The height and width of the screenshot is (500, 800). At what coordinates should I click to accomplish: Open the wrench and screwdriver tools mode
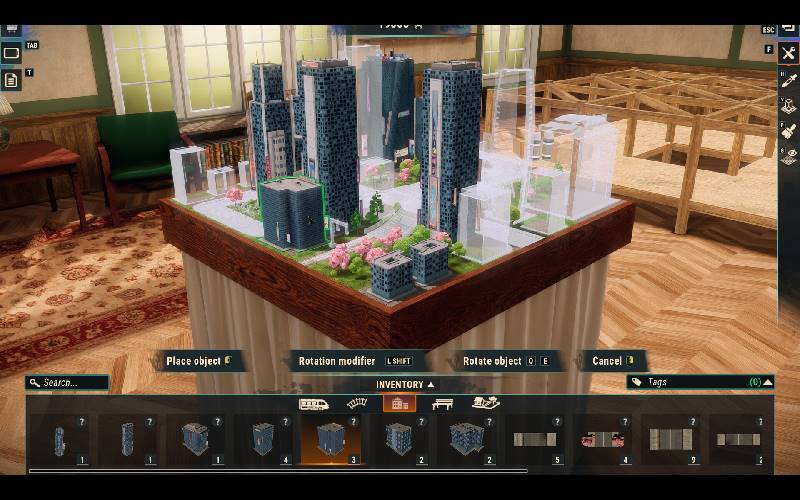pos(789,53)
